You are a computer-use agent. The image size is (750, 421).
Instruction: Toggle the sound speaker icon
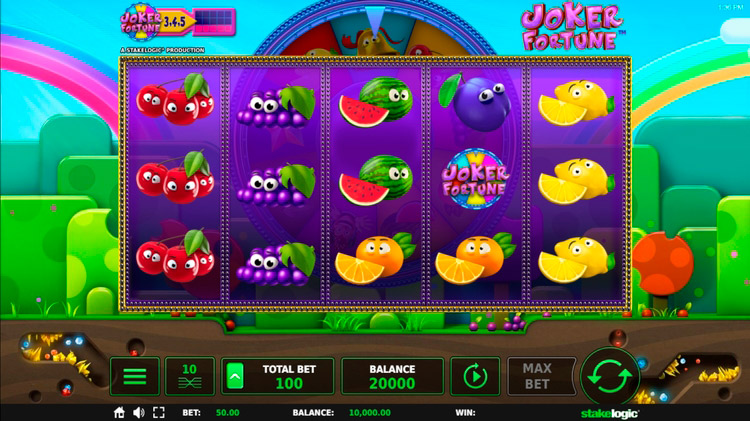click(x=138, y=412)
